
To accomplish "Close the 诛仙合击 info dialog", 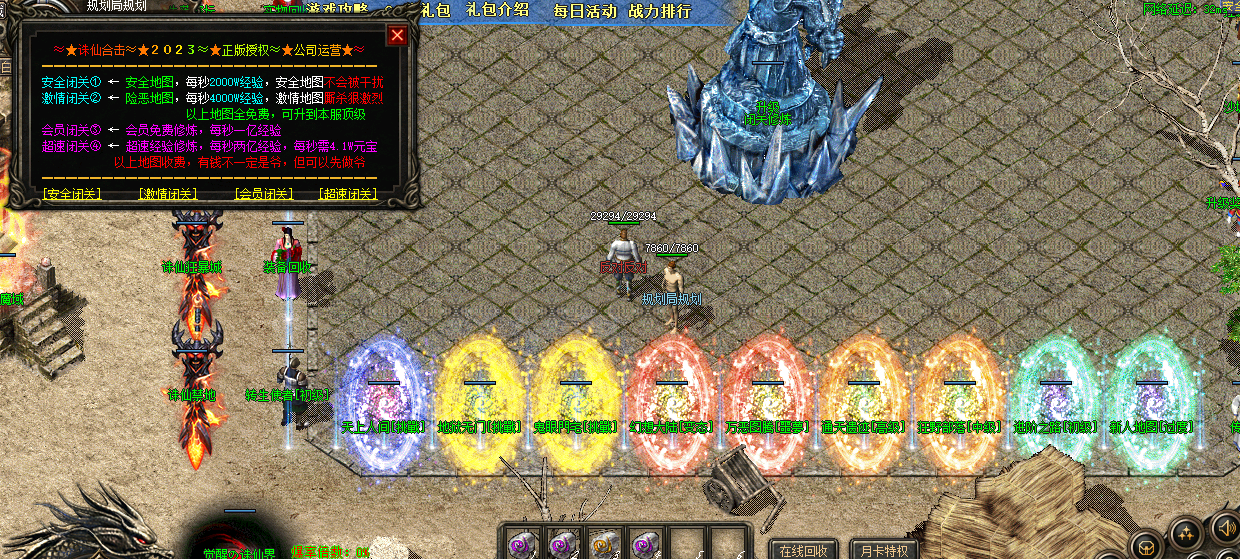I will (397, 36).
